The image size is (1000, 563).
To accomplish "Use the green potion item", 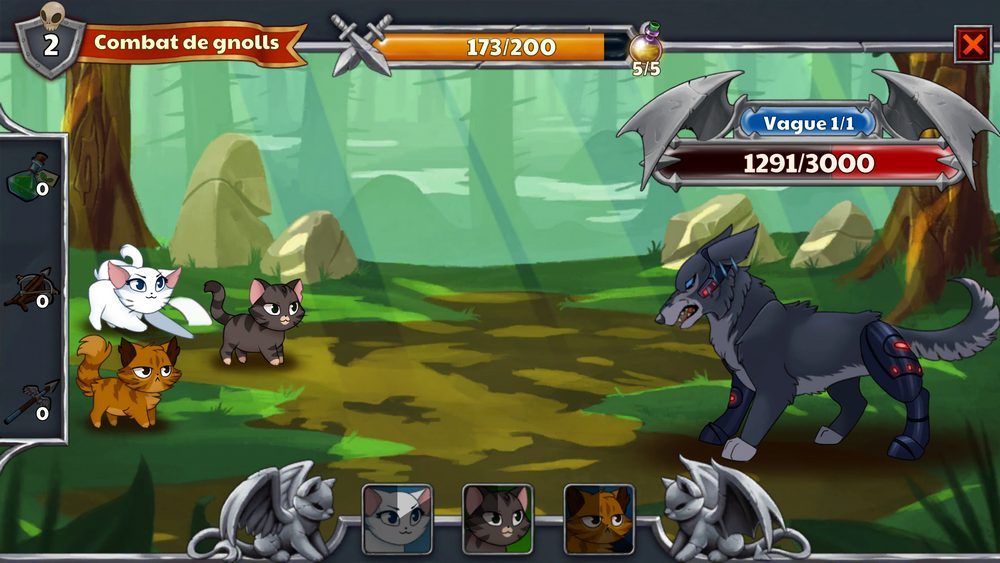I will pos(31,176).
